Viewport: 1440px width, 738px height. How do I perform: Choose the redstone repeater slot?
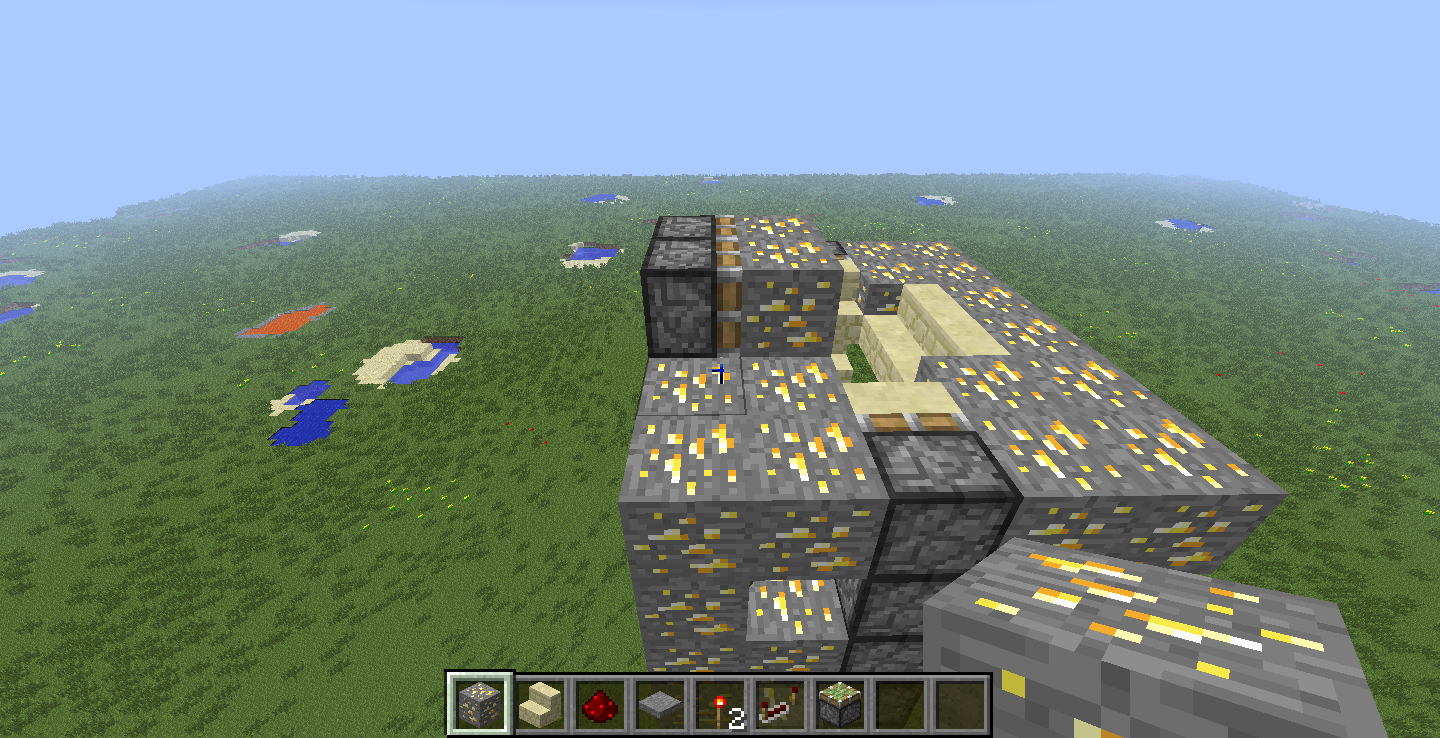coord(779,703)
